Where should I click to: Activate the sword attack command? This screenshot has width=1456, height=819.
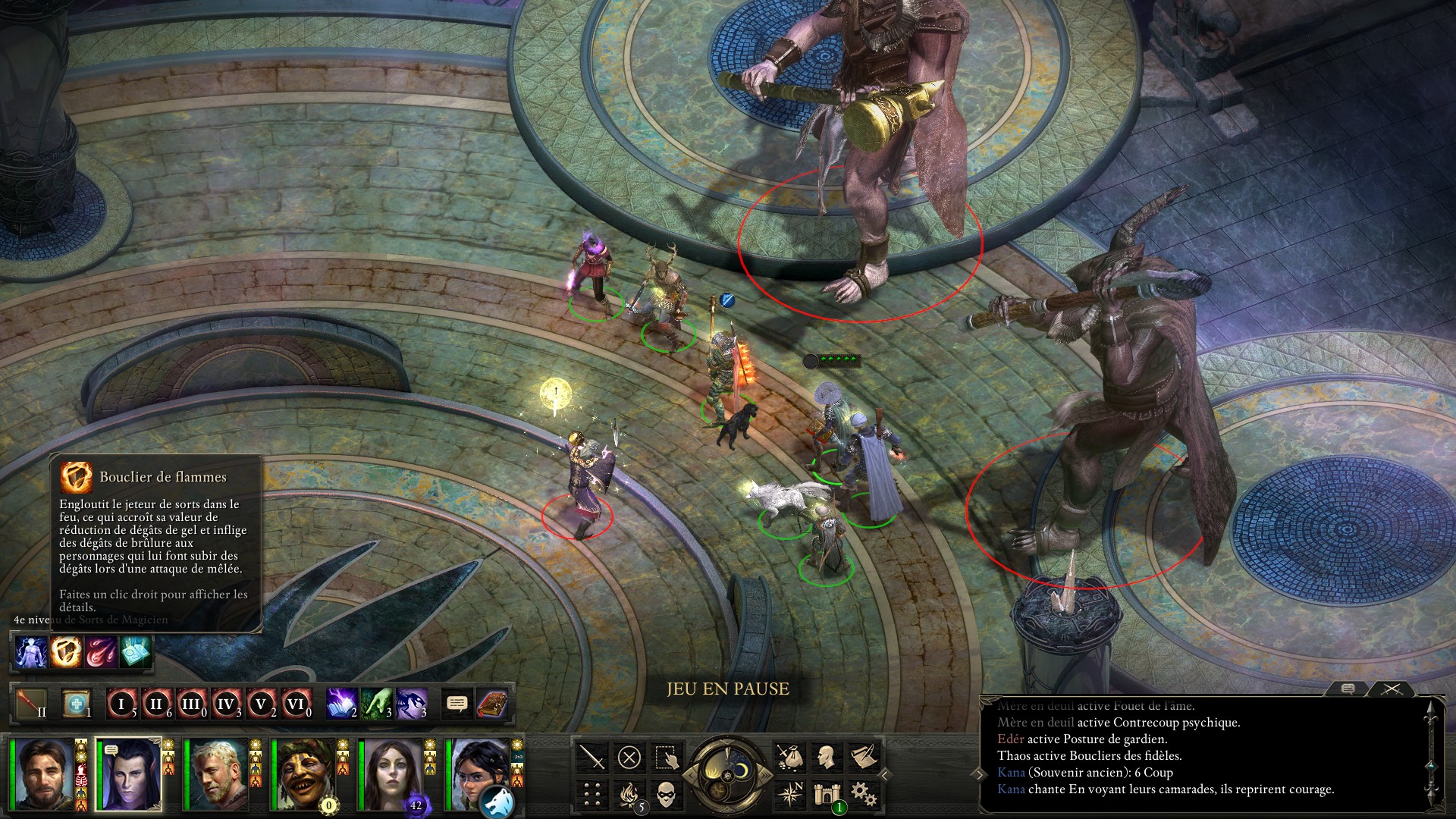592,757
